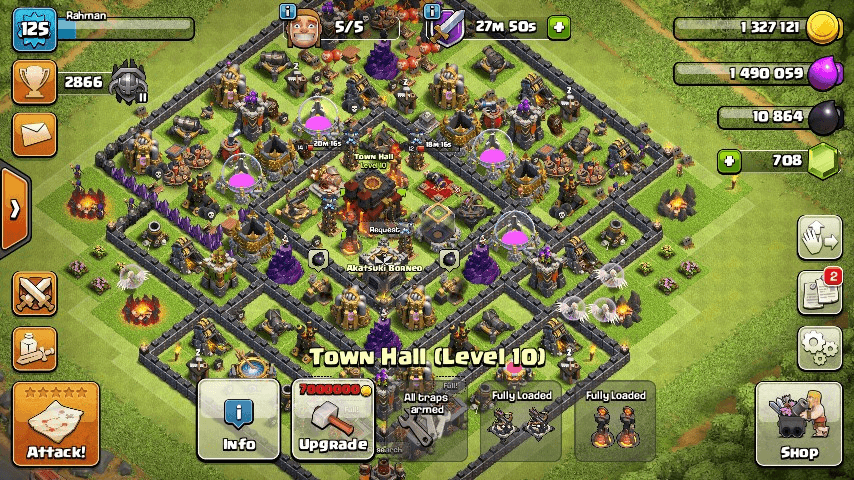854x480 pixels.
Task: Open the level 125 player profile badge
Action: click(33, 28)
